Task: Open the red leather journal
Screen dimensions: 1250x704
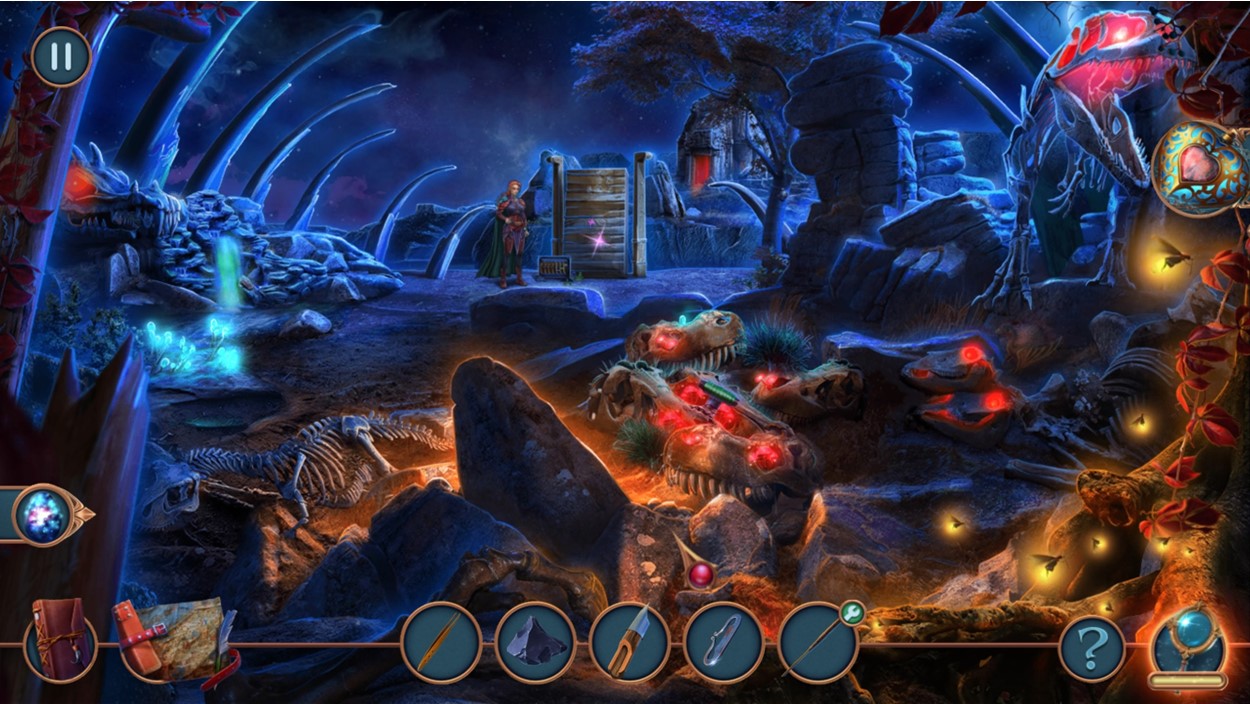Action: point(60,639)
